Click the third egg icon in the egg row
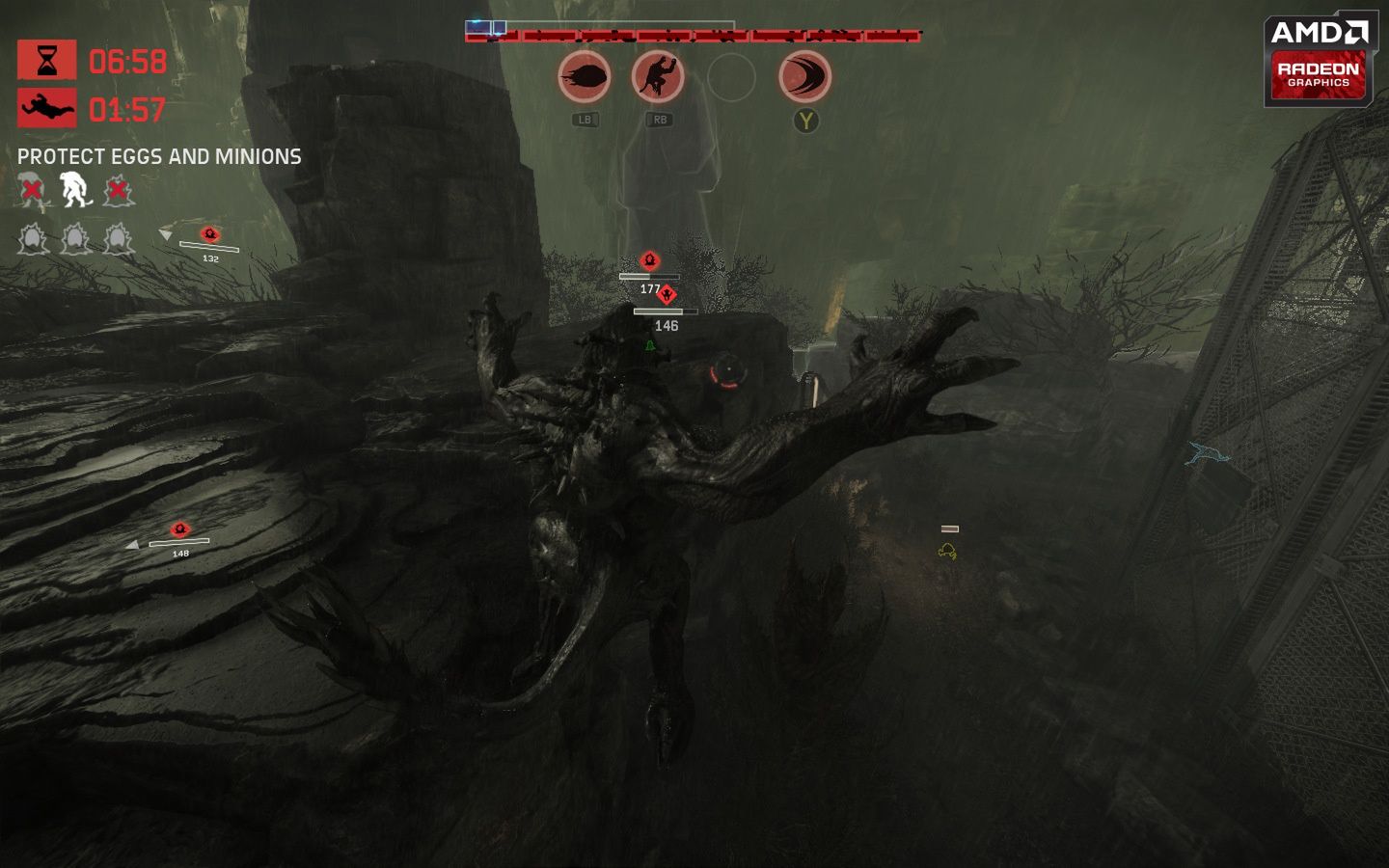The width and height of the screenshot is (1389, 868). pos(117,238)
